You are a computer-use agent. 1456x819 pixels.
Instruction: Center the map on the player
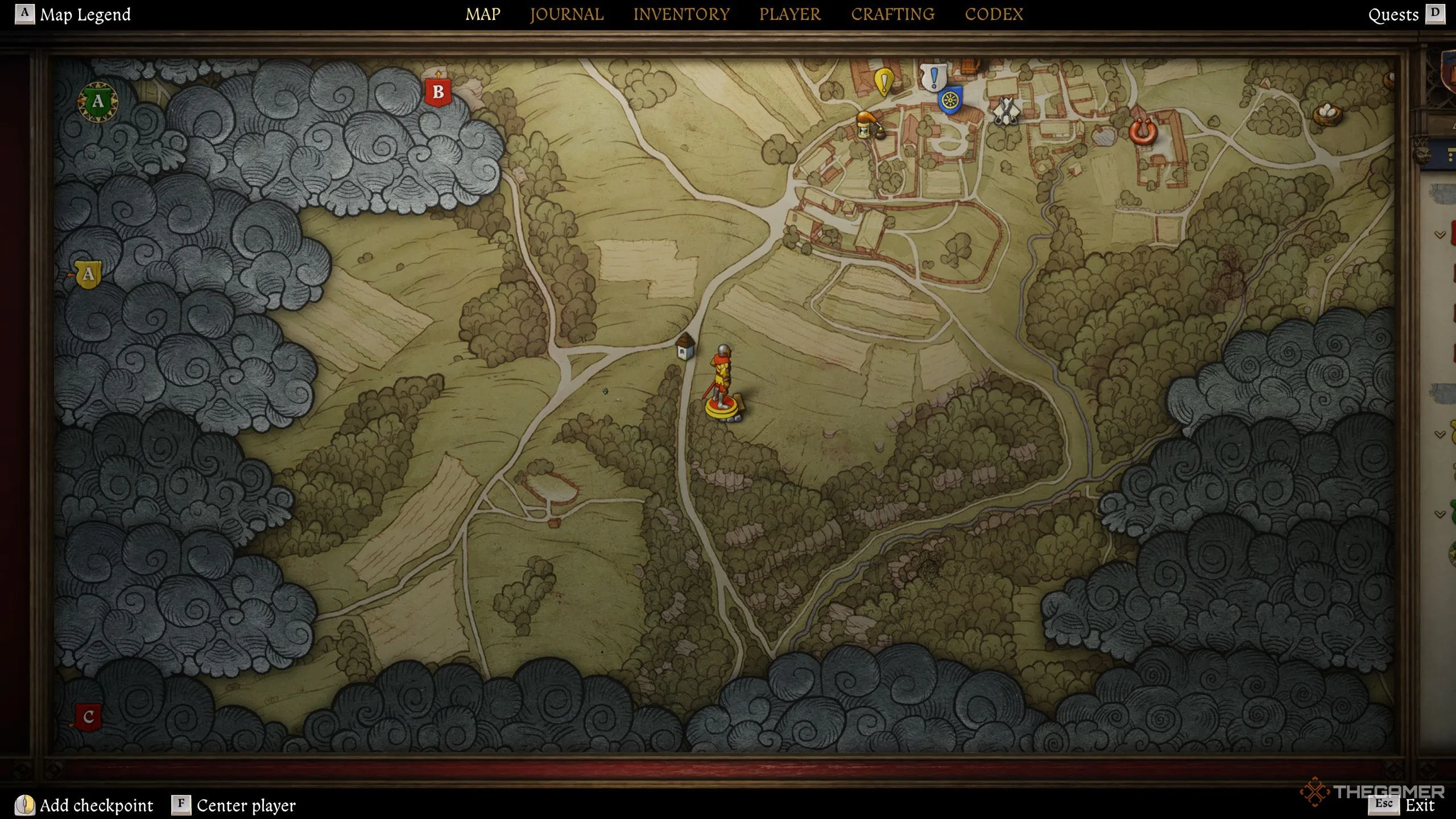246,805
